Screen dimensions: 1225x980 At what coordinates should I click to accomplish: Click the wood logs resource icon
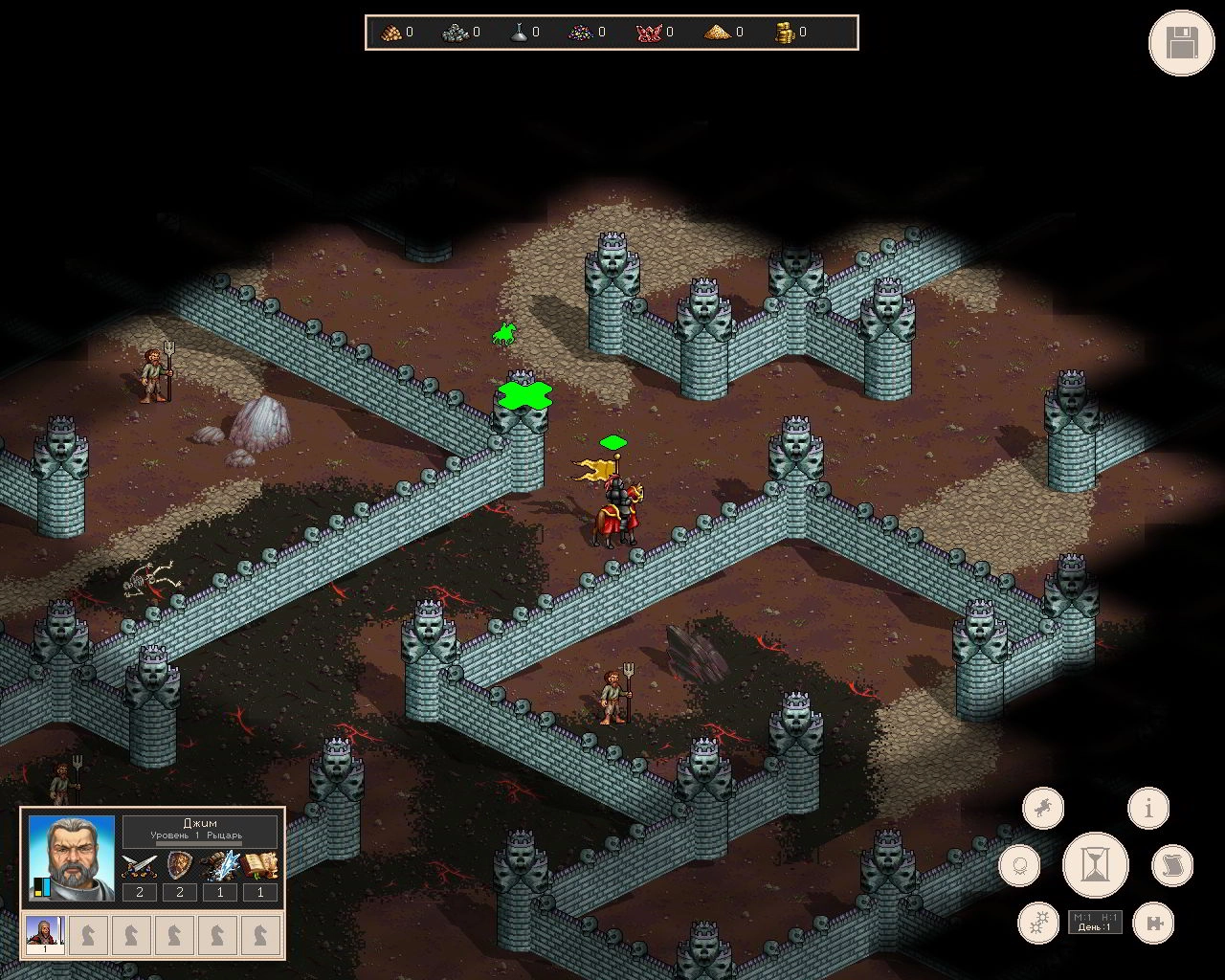point(390,33)
